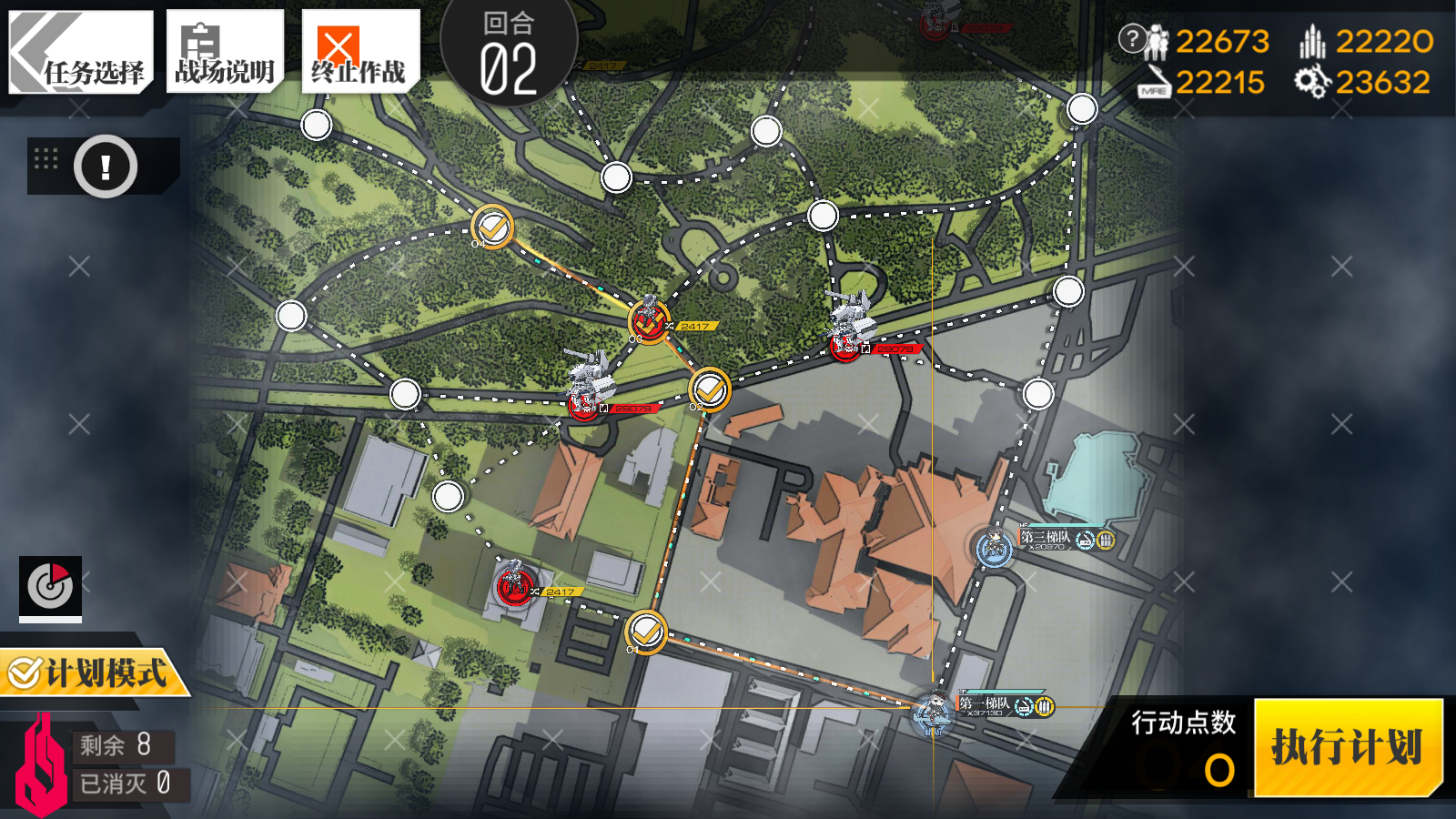Execute the plan (执行计划)
The width and height of the screenshot is (1456, 819).
point(1348,748)
